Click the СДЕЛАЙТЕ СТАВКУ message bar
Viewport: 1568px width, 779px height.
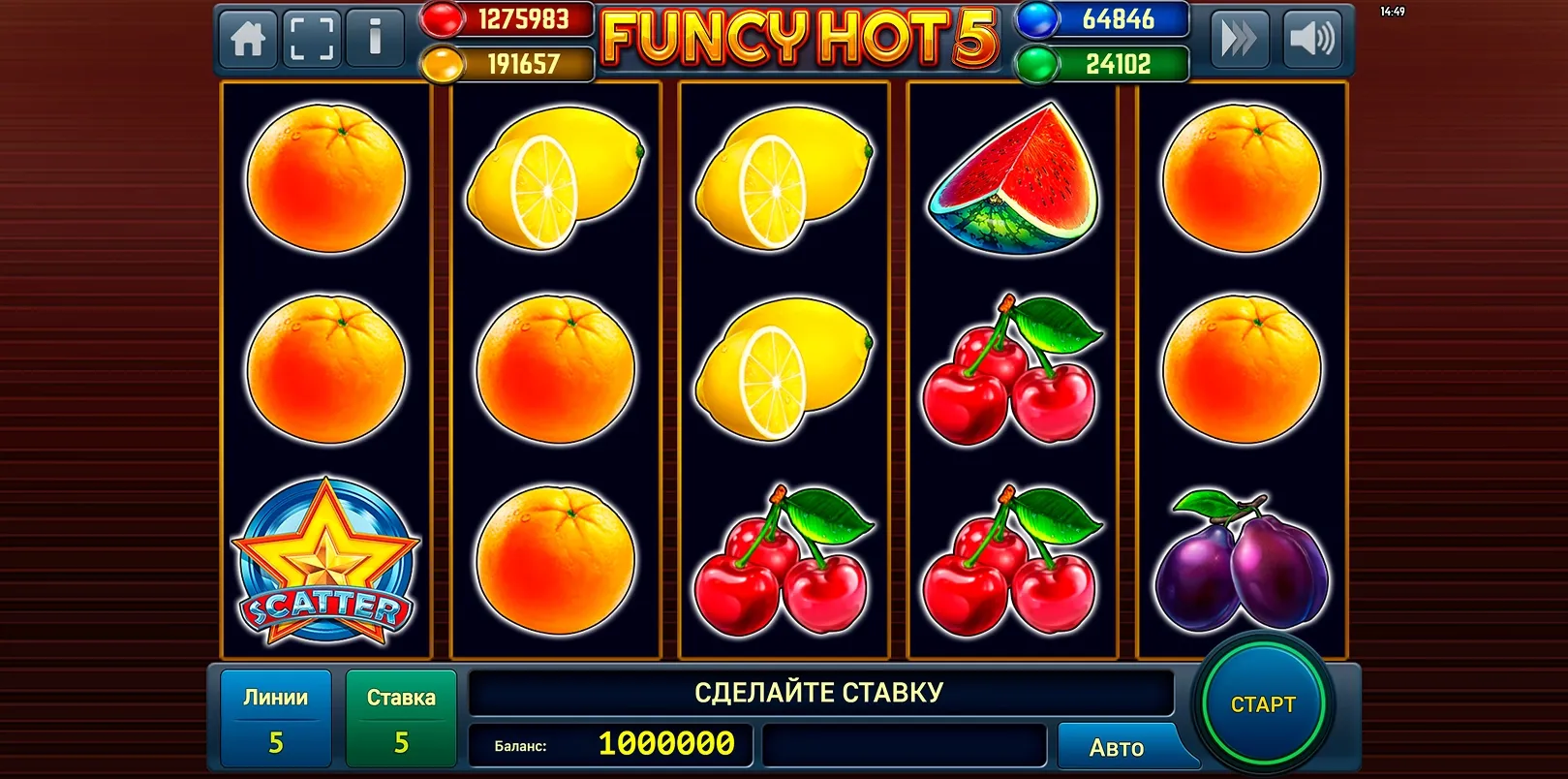tap(819, 691)
